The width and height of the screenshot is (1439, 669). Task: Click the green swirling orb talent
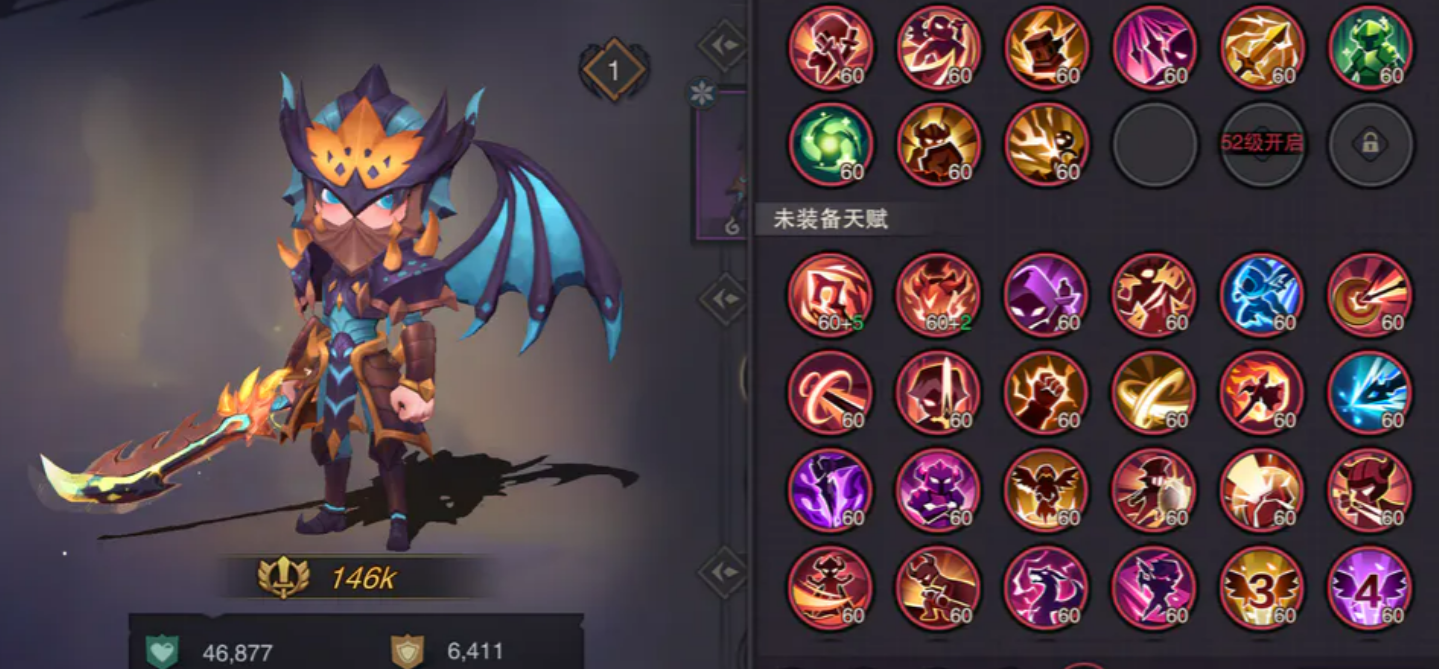click(x=830, y=144)
